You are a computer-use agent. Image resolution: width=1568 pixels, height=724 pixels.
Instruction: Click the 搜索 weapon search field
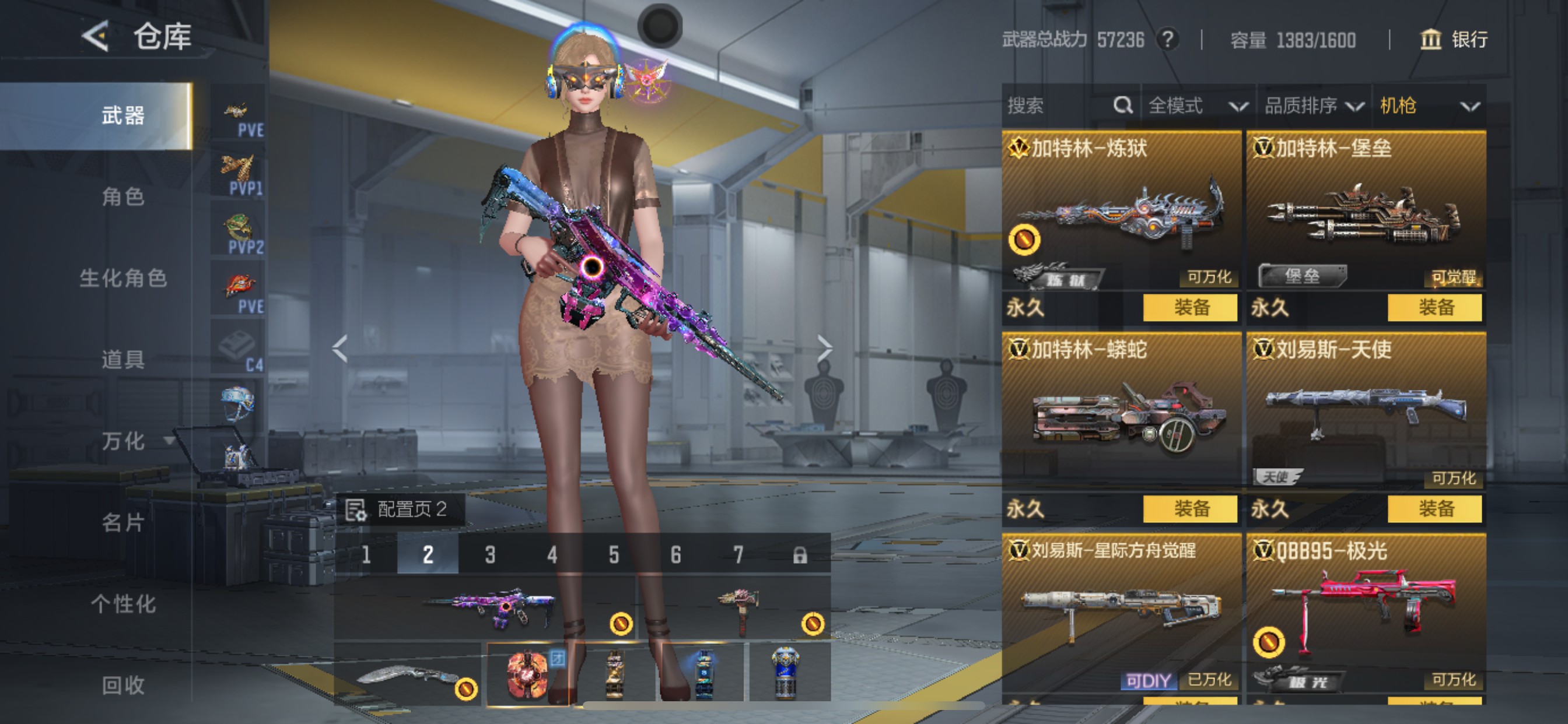pyautogui.click(x=1059, y=106)
